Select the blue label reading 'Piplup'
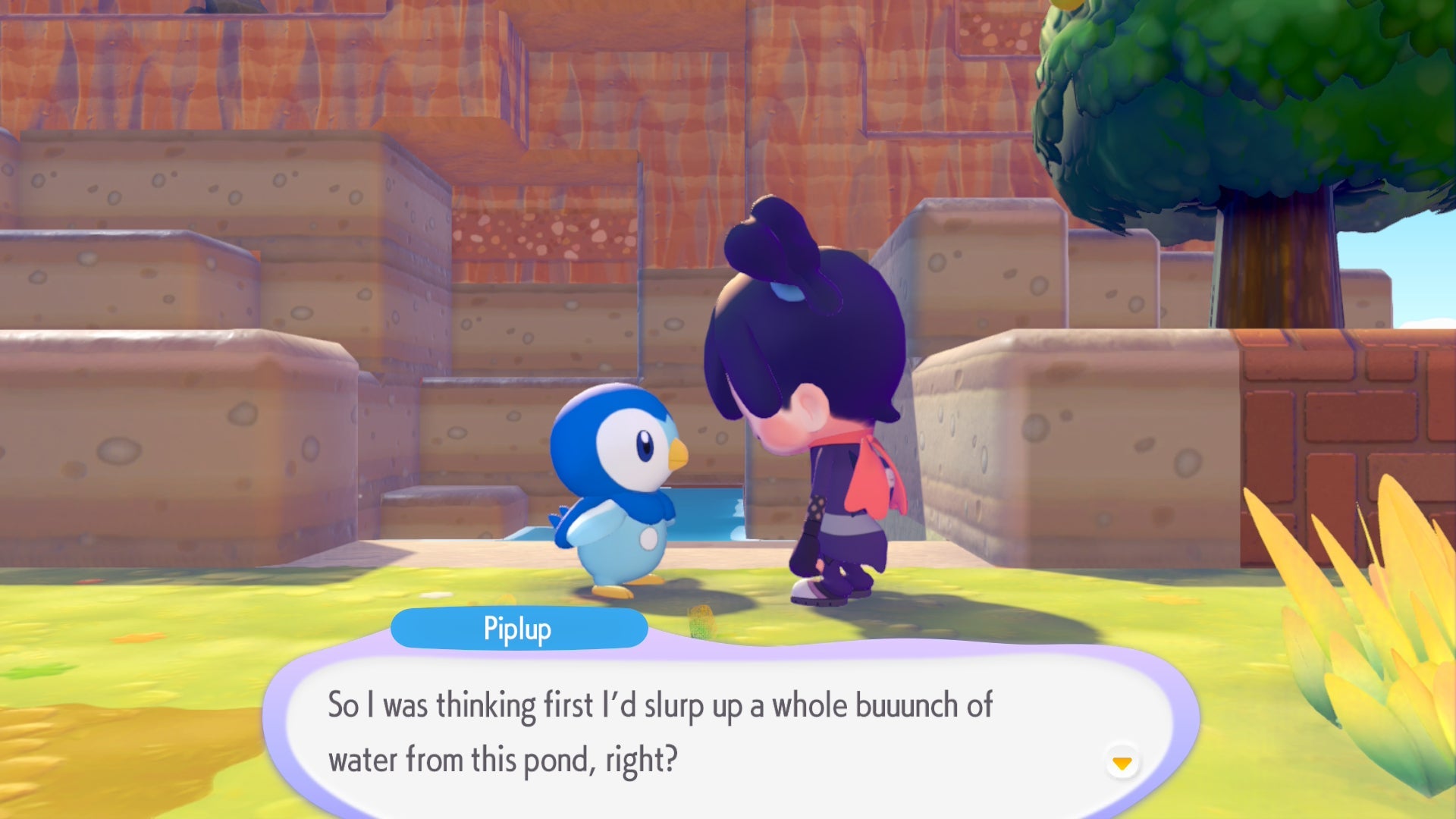The width and height of the screenshot is (1456, 819). pyautogui.click(x=520, y=627)
